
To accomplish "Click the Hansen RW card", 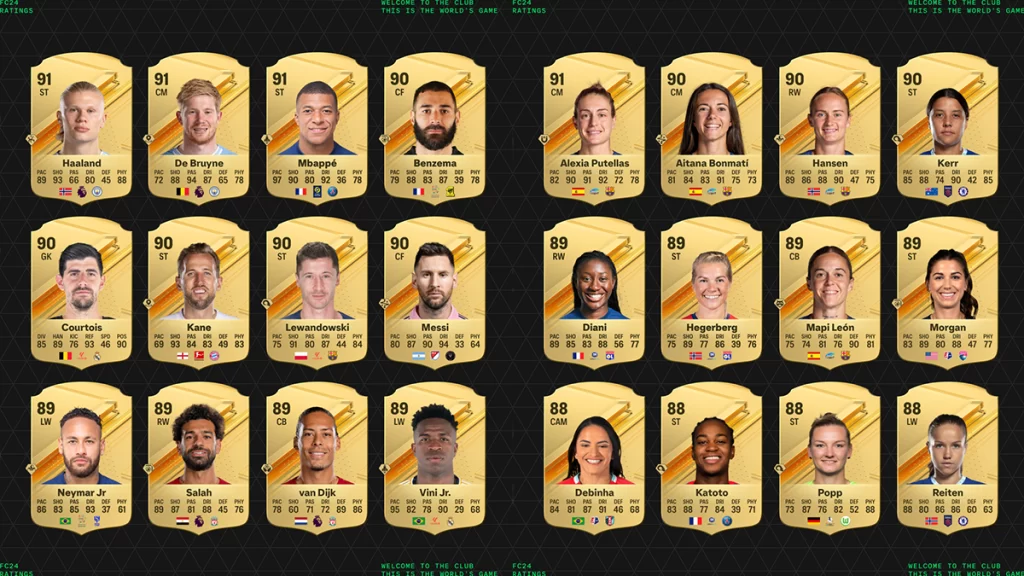I will (829, 130).
